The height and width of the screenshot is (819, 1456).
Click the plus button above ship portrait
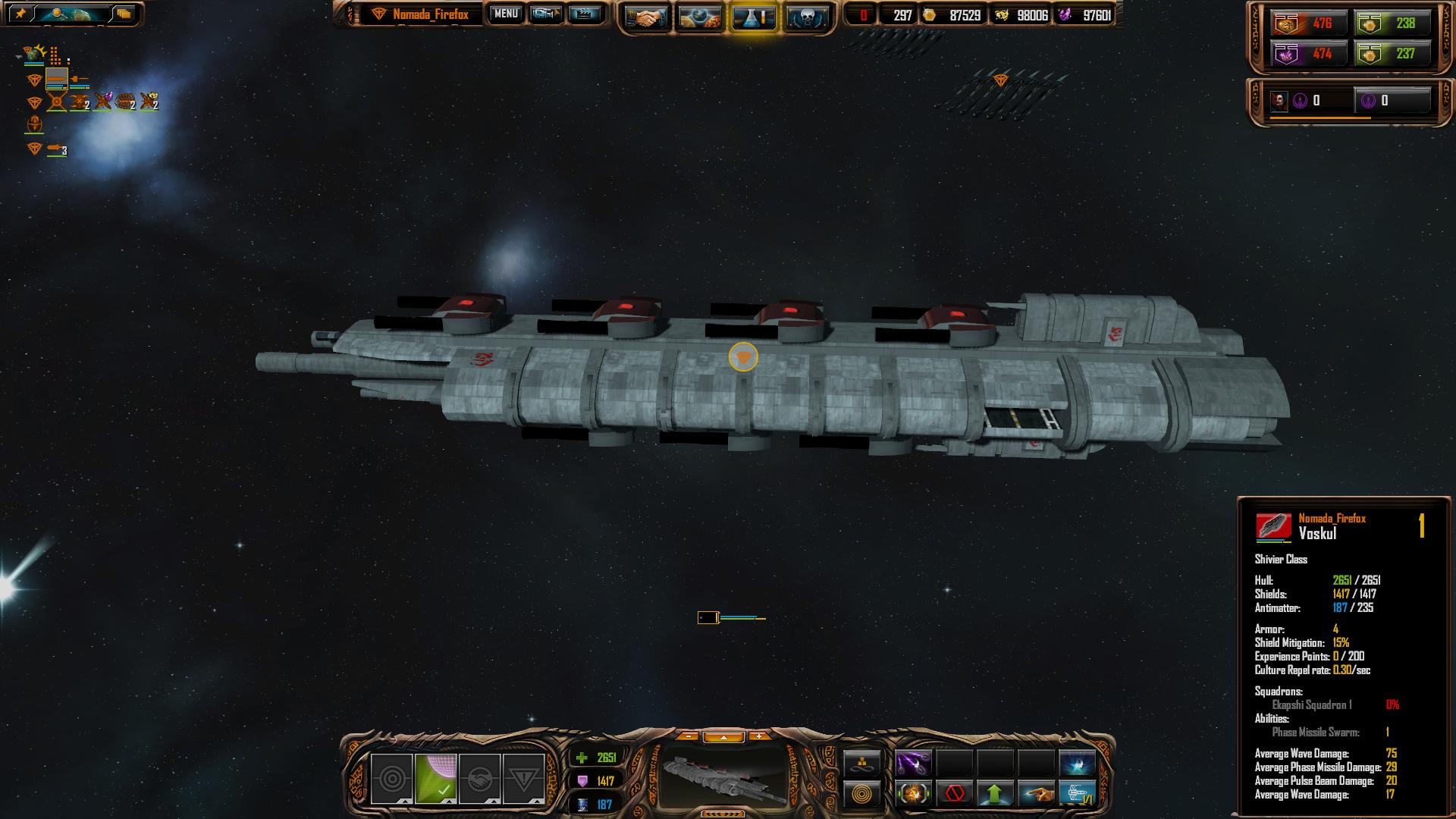pos(758,736)
